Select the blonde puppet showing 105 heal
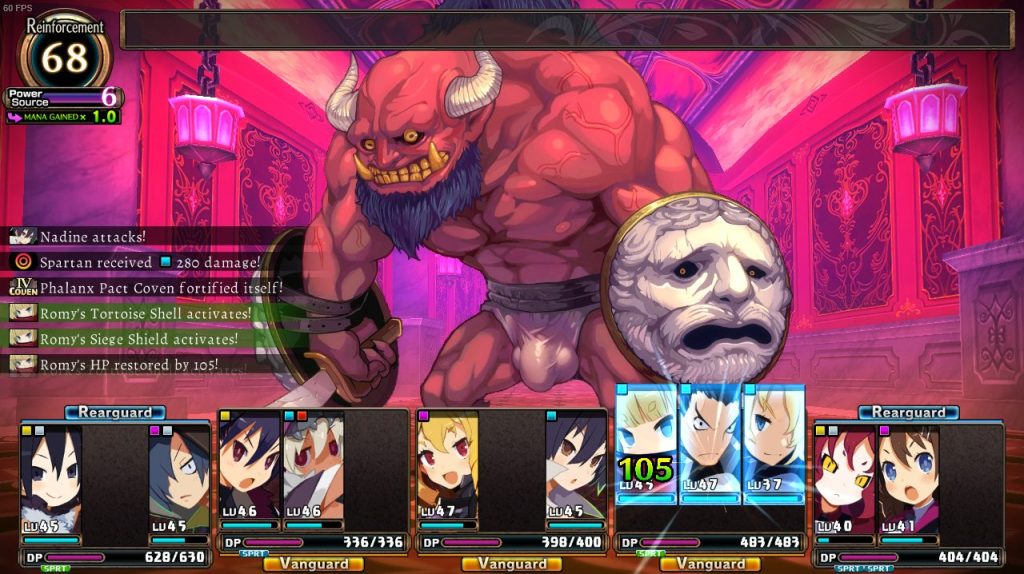 coord(646,440)
